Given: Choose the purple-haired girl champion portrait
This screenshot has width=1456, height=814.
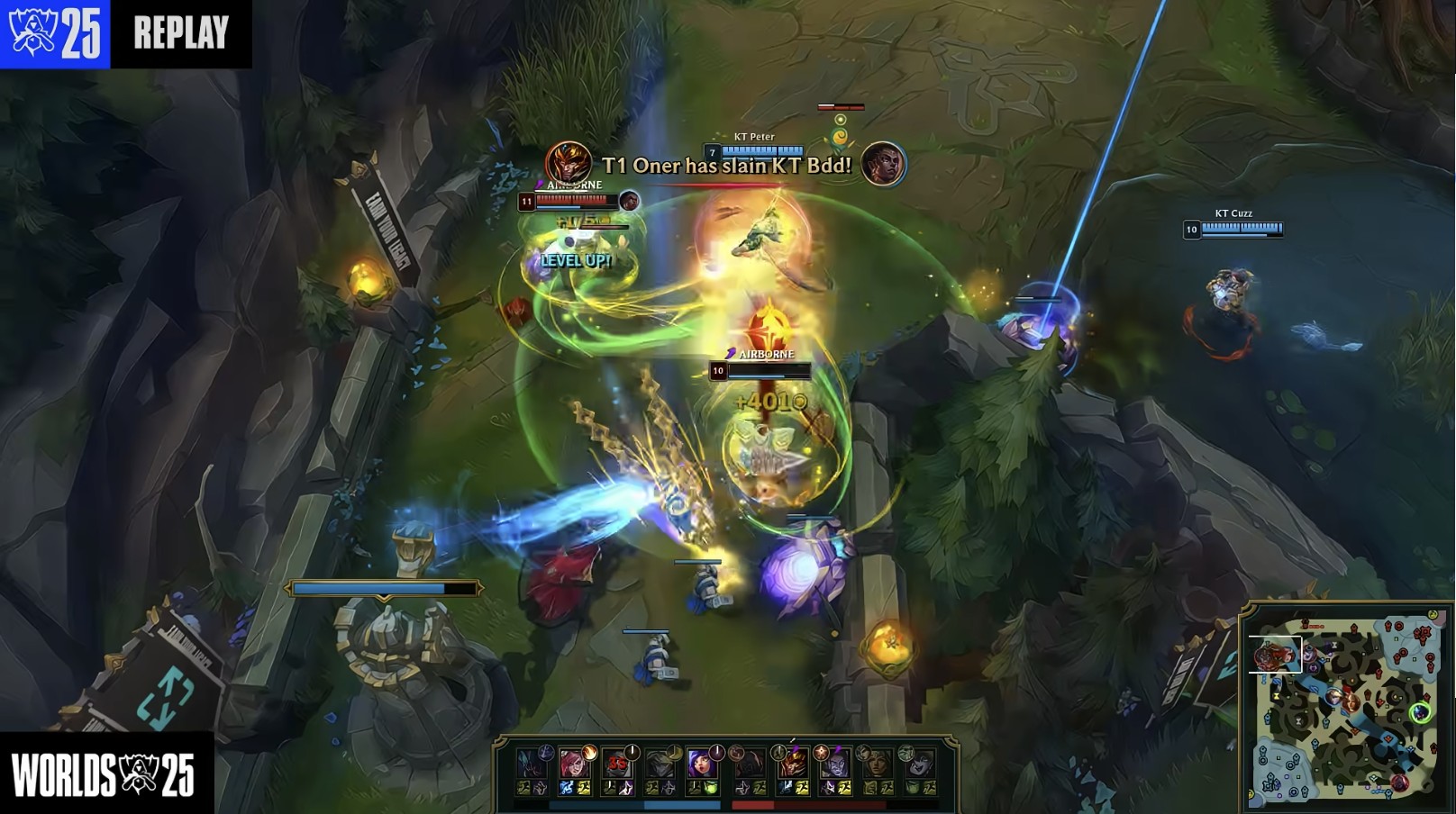Looking at the screenshot, I should click(701, 764).
